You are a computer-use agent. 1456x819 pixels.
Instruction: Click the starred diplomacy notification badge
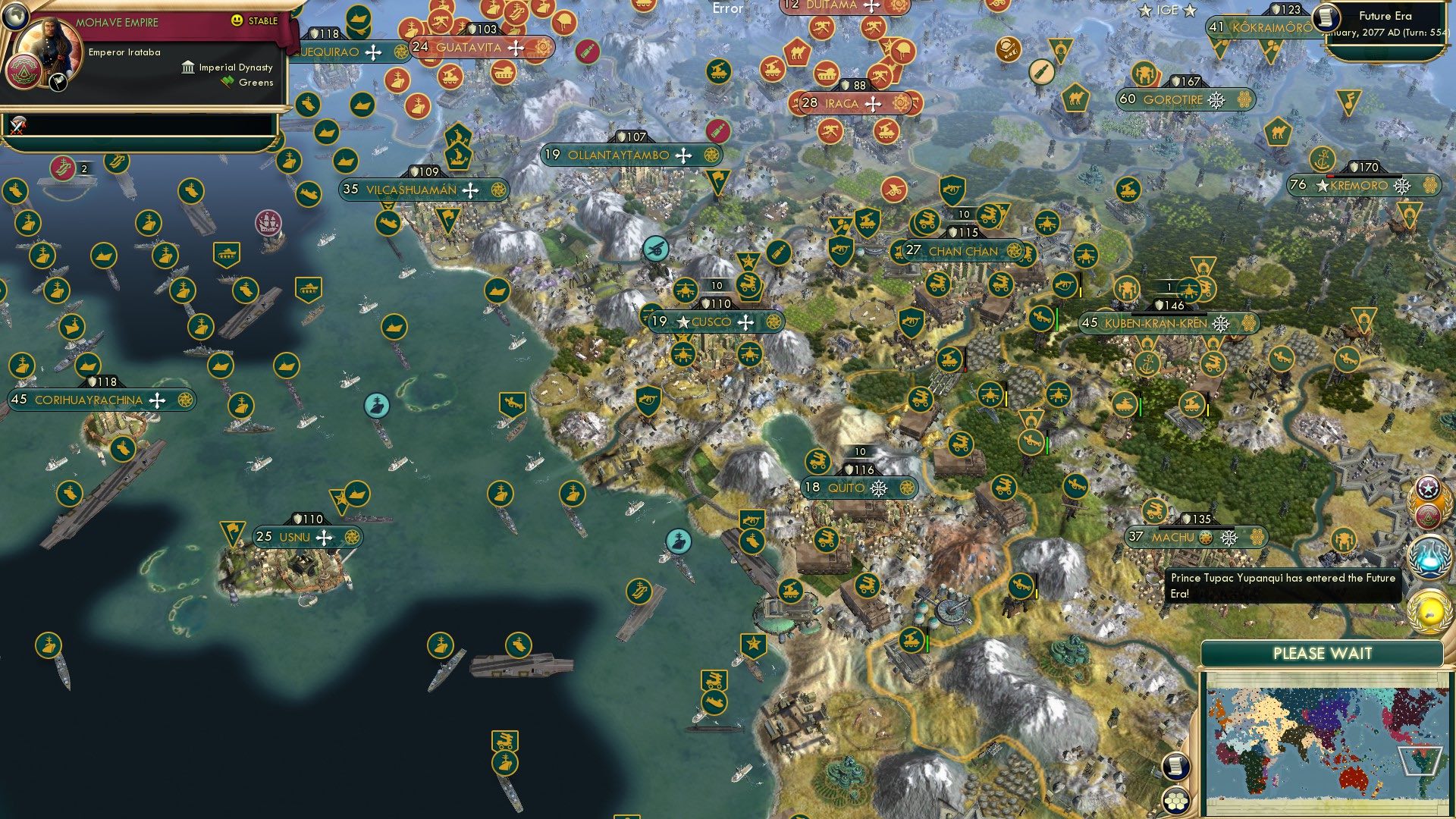click(x=1429, y=488)
